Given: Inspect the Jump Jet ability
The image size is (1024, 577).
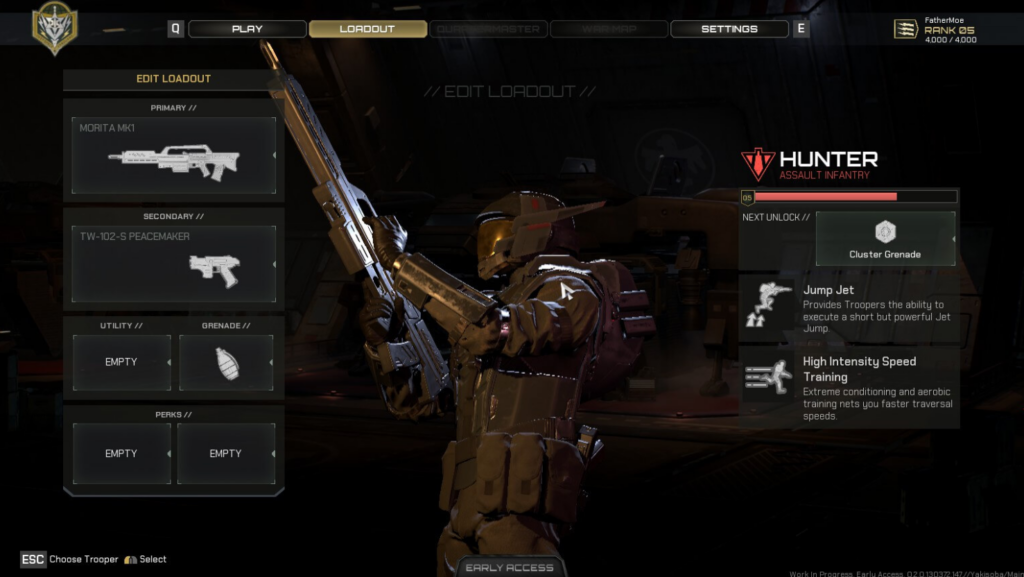Looking at the screenshot, I should [x=849, y=308].
